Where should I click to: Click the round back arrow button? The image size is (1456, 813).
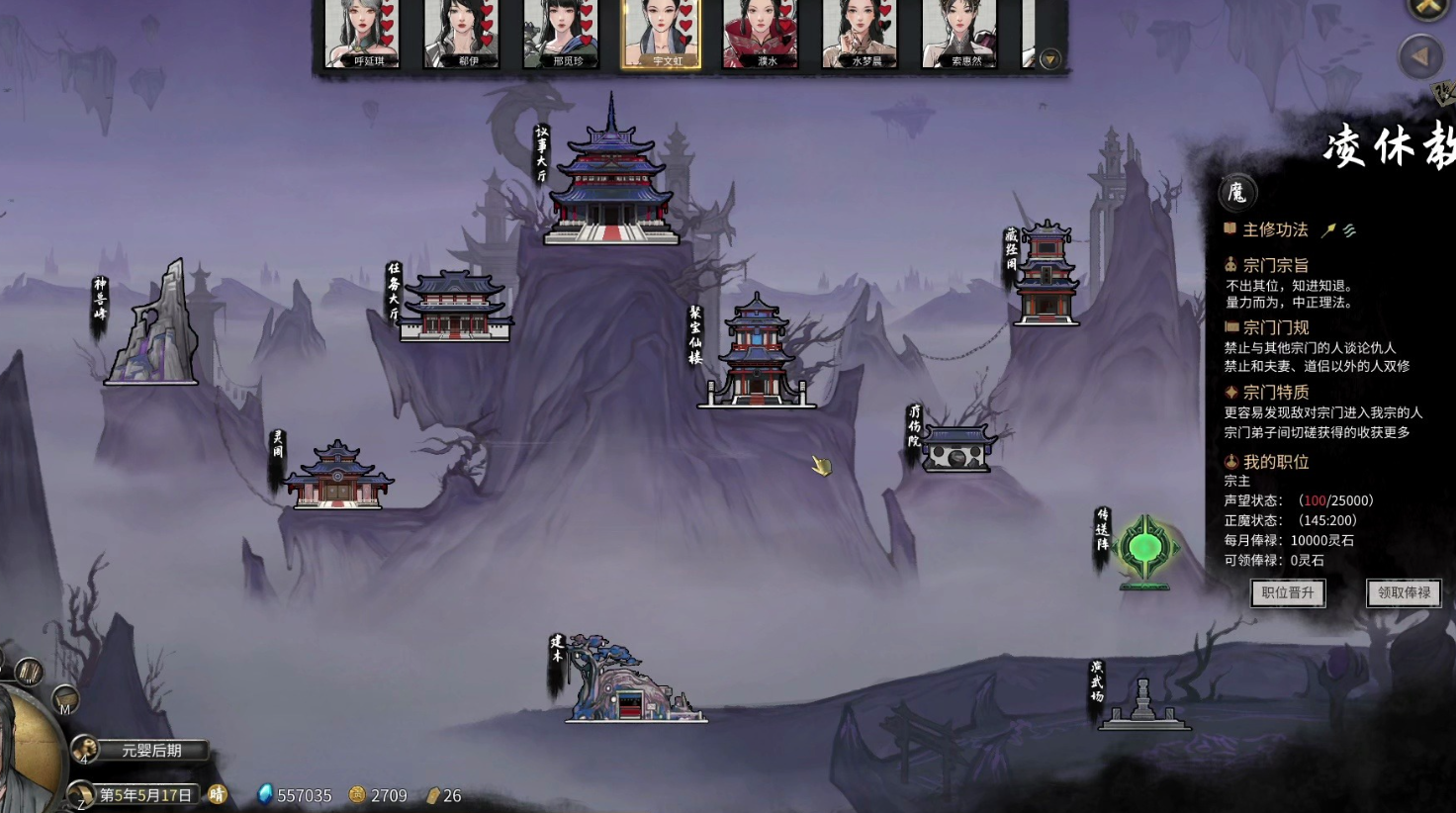click(1420, 57)
